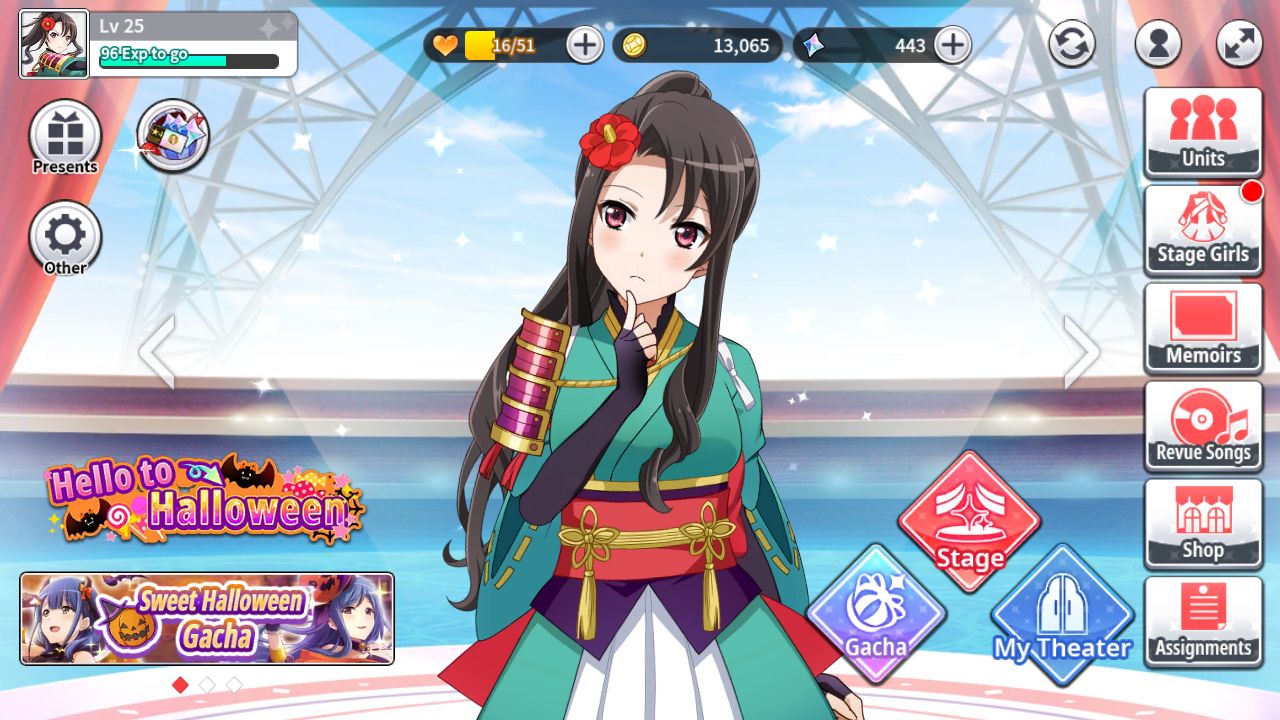Add stamina with the heart plus button

point(585,45)
